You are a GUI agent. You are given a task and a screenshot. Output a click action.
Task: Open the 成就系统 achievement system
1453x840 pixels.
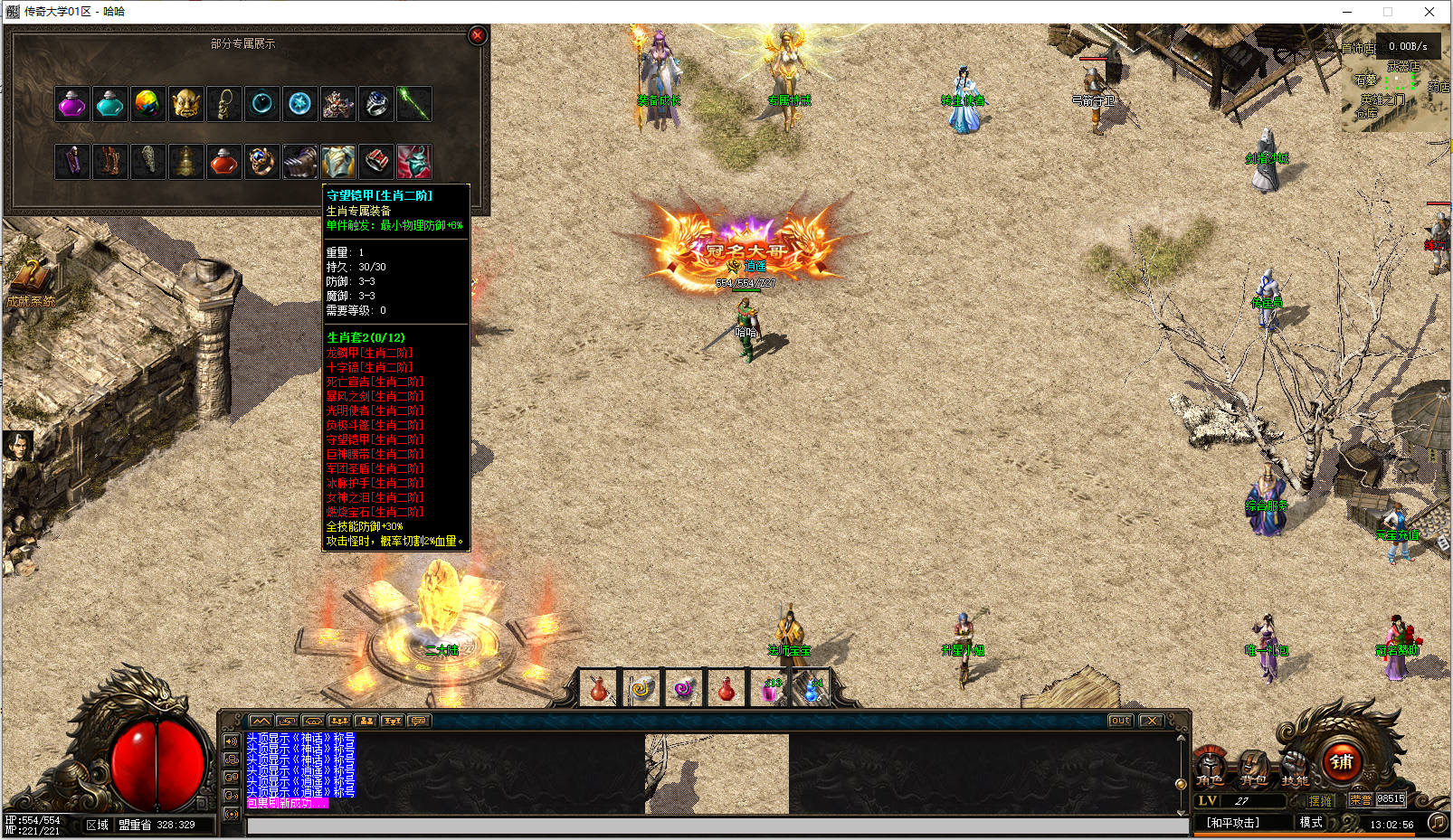coord(32,282)
